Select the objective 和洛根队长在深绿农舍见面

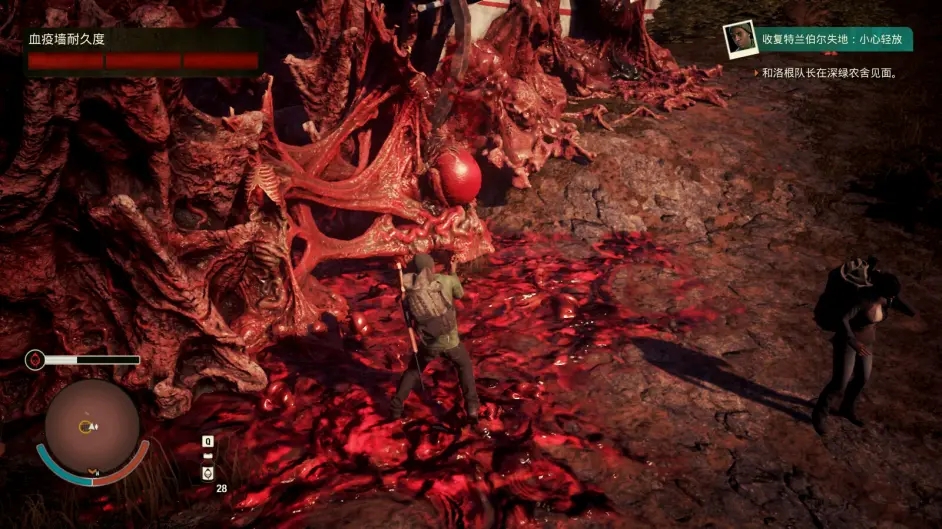[x=829, y=73]
